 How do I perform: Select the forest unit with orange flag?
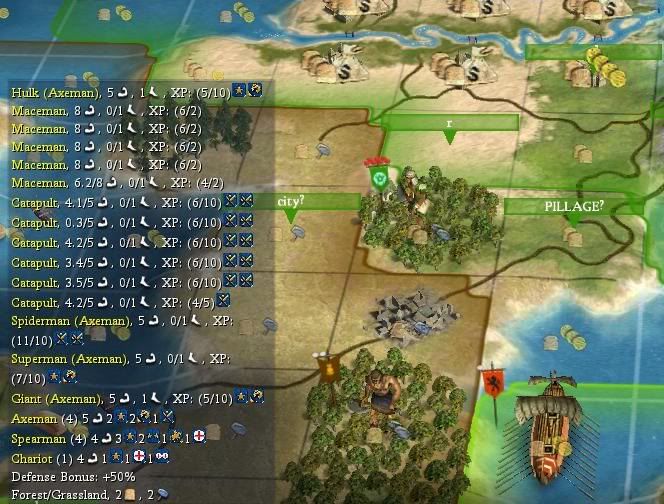pos(375,393)
